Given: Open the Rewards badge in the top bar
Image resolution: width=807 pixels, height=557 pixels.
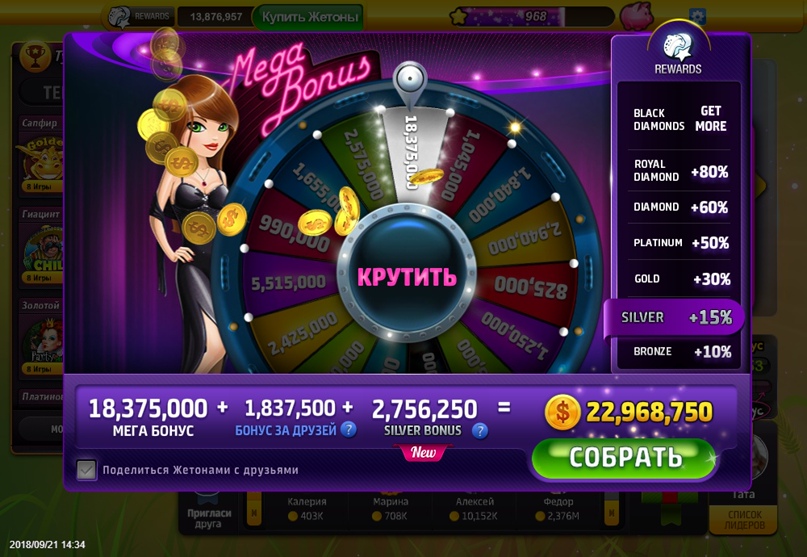Looking at the screenshot, I should click(139, 16).
